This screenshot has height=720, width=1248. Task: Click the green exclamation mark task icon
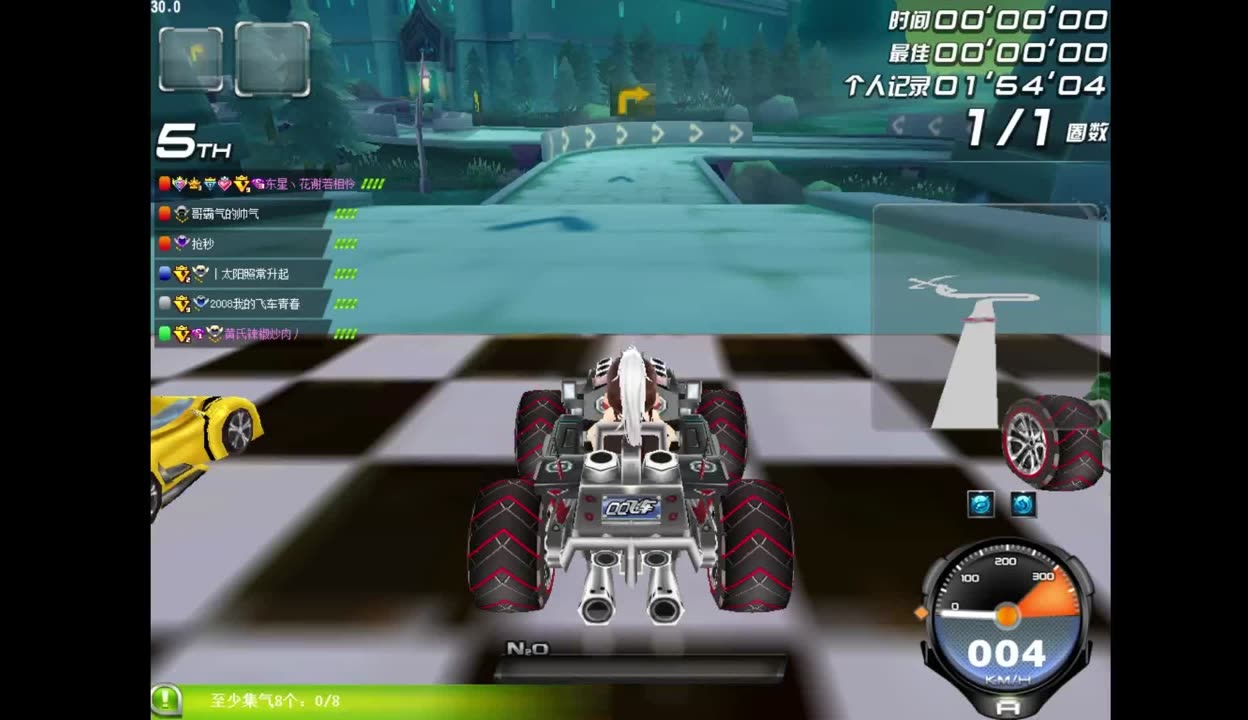point(166,699)
